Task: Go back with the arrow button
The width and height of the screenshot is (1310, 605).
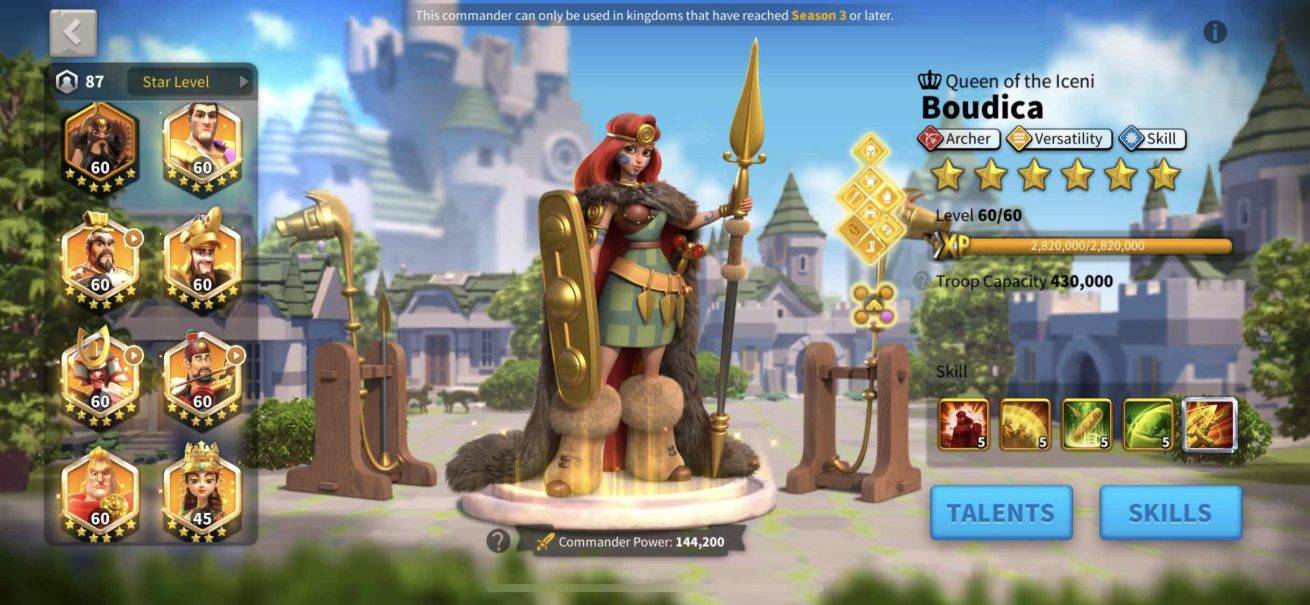Action: point(73,33)
